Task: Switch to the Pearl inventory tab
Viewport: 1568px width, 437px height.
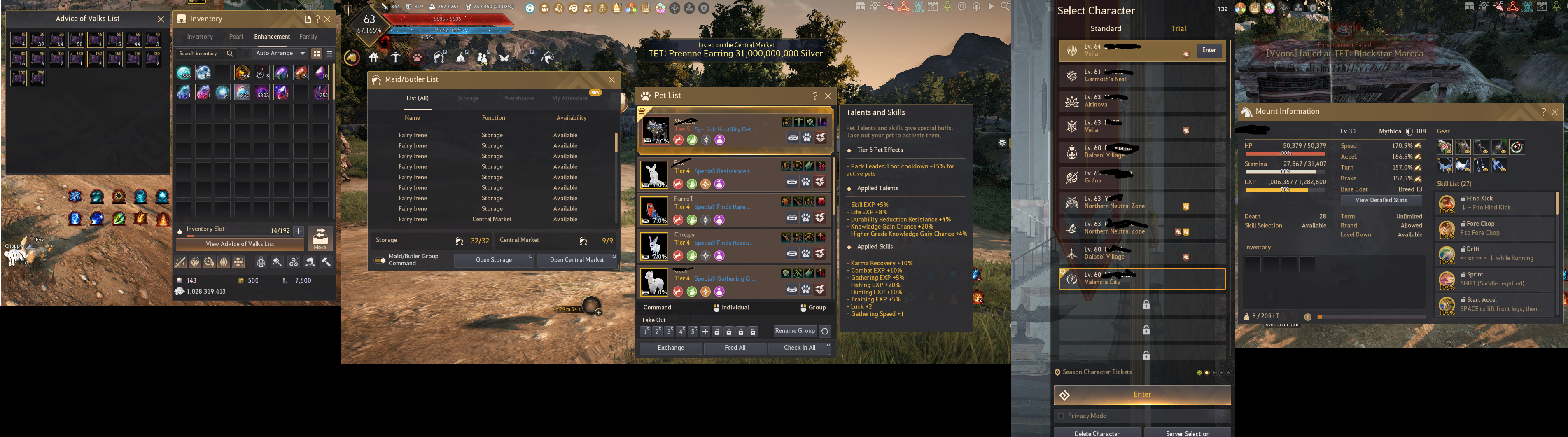Action: coord(236,37)
